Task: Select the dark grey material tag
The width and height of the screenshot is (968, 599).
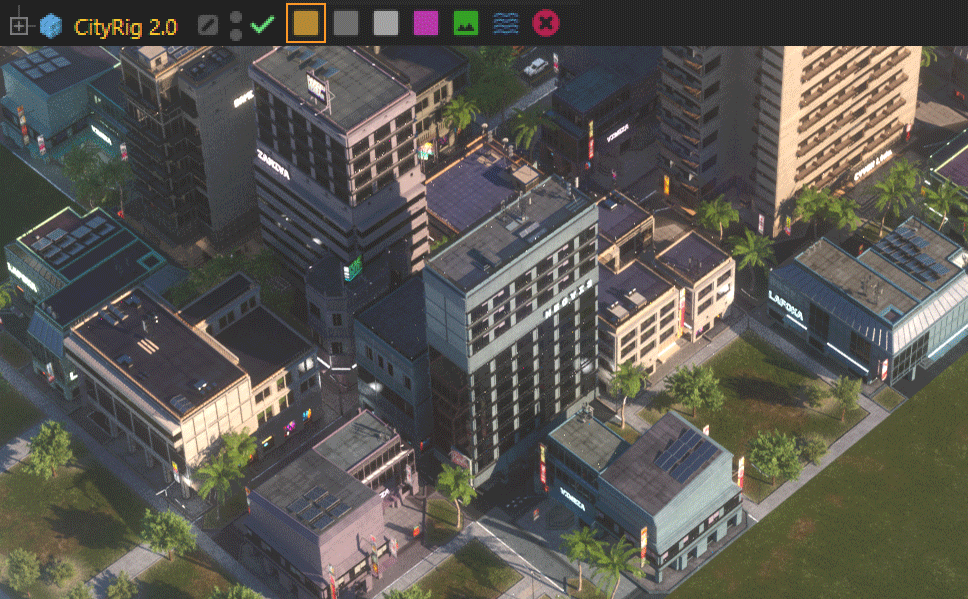Action: [346, 24]
